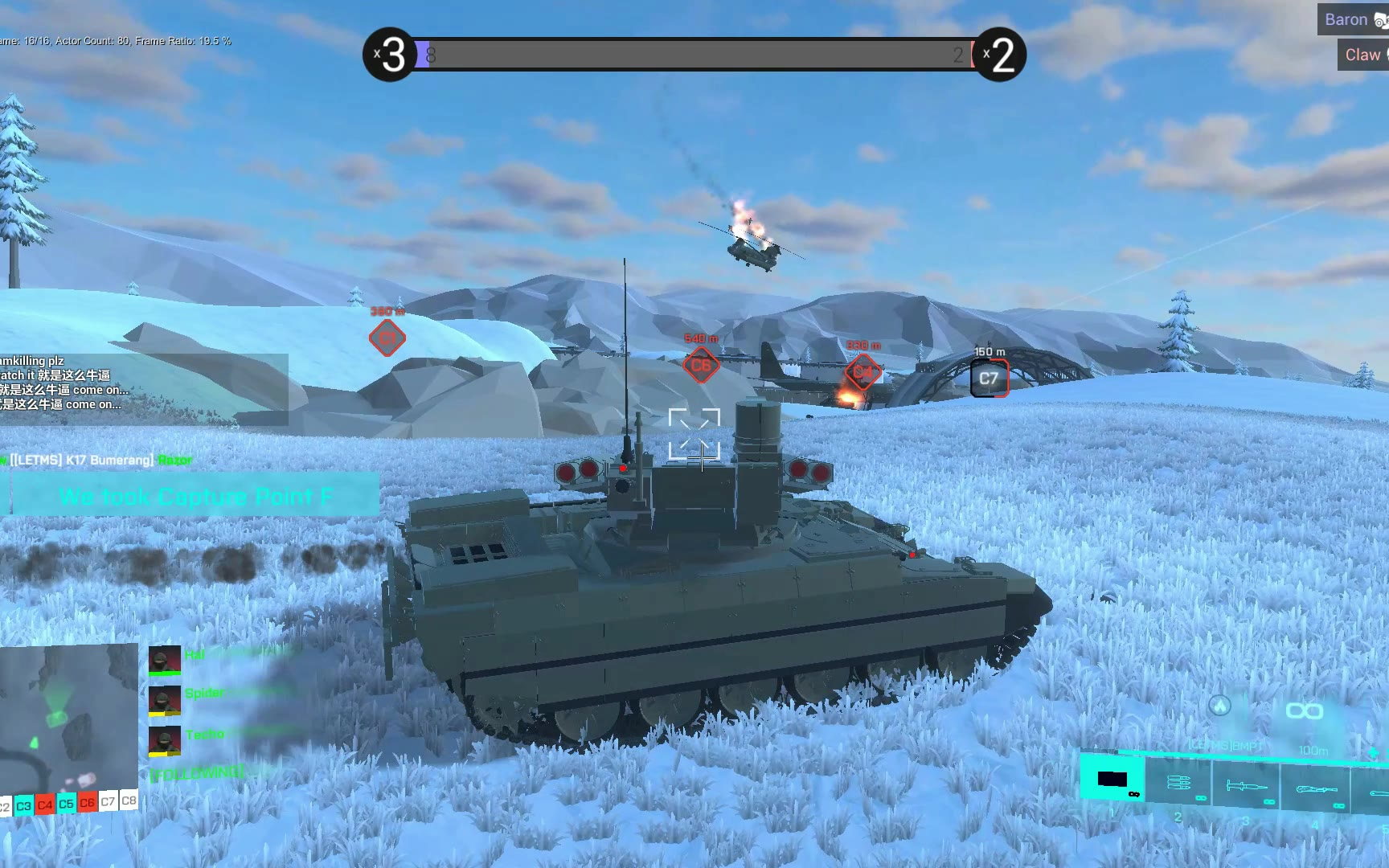1389x868 pixels.
Task: Select the highlighted first weapon slot
Action: point(1112,778)
